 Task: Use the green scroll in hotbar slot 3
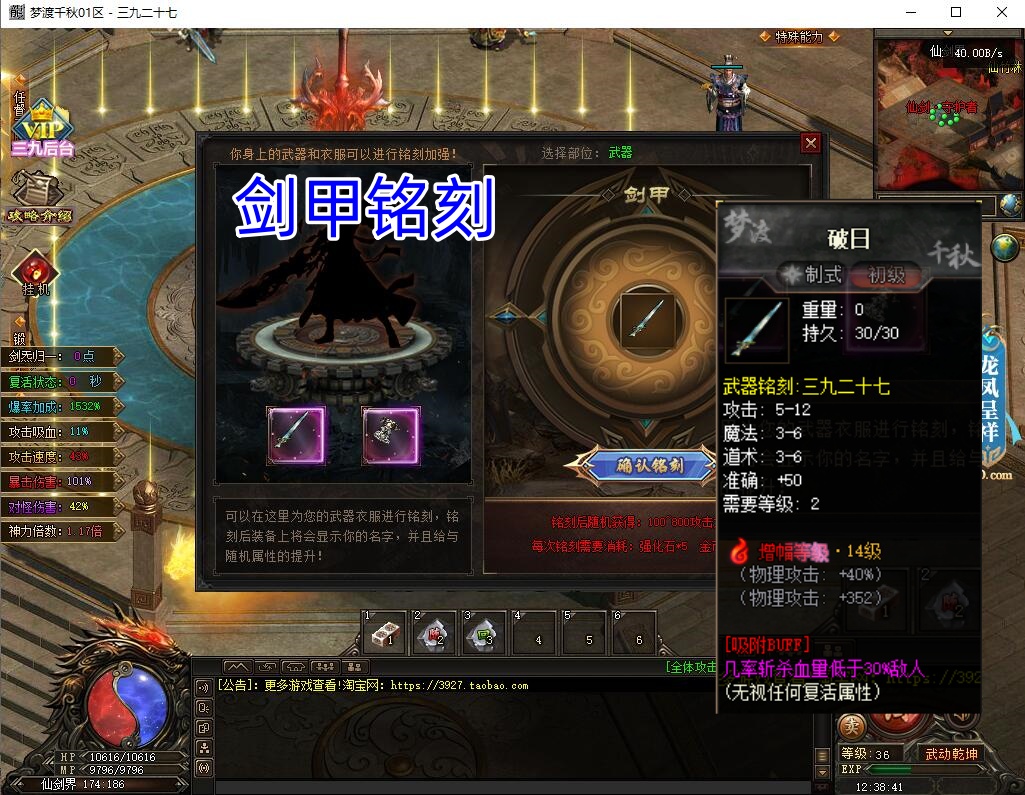(x=485, y=632)
